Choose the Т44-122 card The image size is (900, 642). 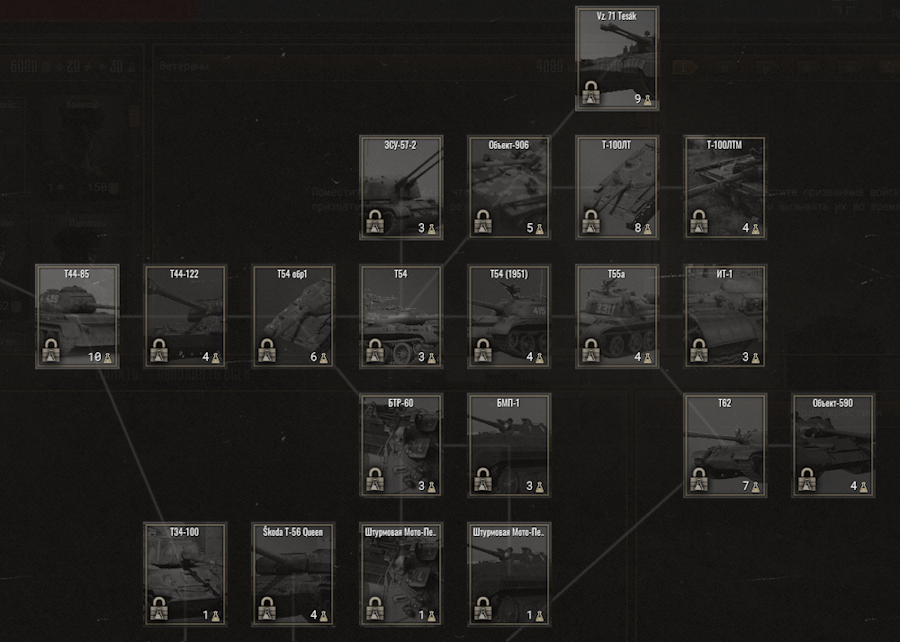click(x=185, y=316)
